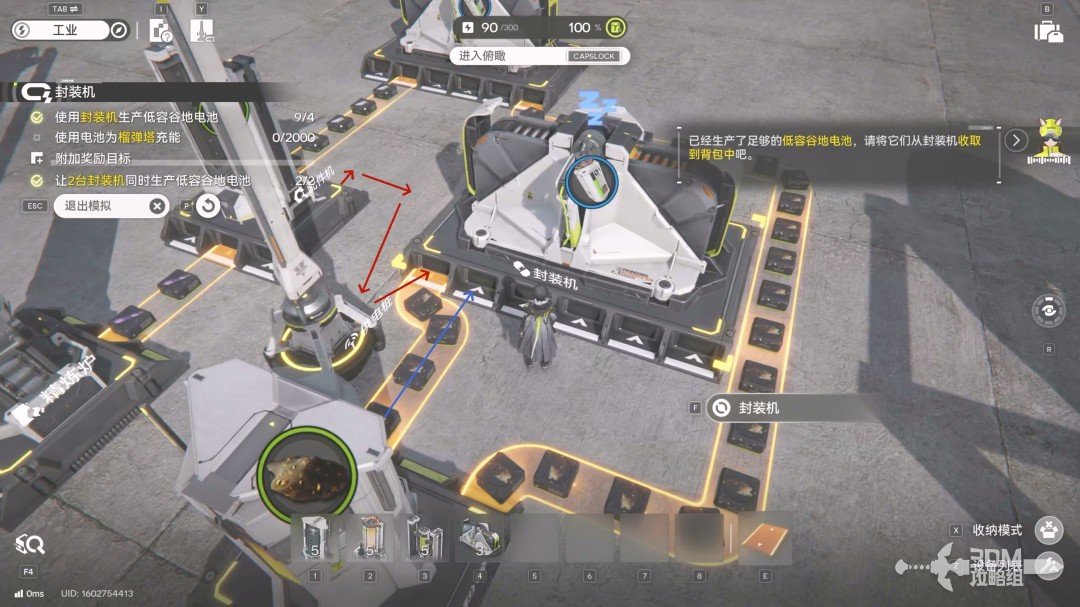Select the first hotbar slot's grey tower building
The width and height of the screenshot is (1080, 607).
(x=315, y=539)
